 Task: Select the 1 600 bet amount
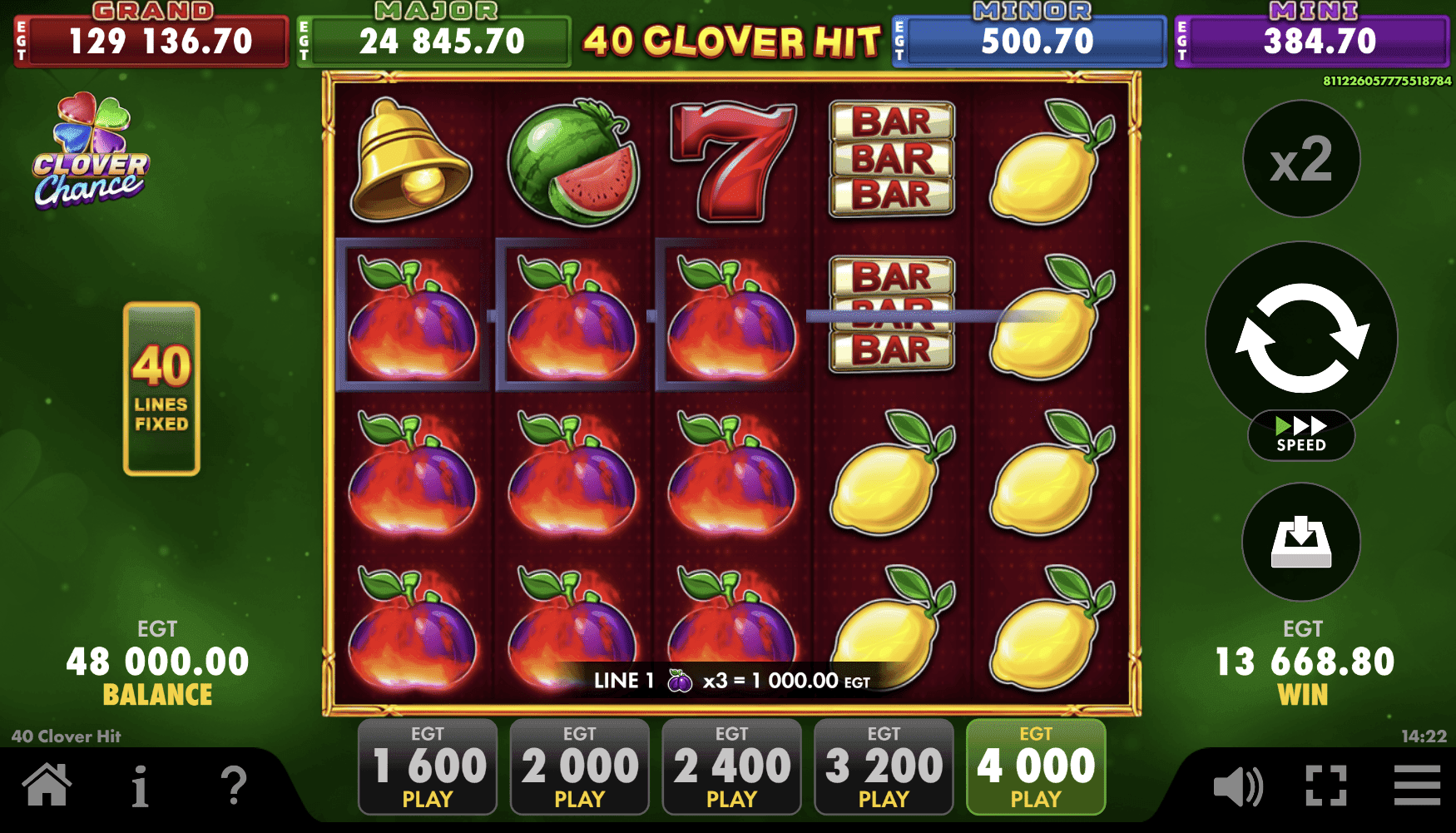427,766
